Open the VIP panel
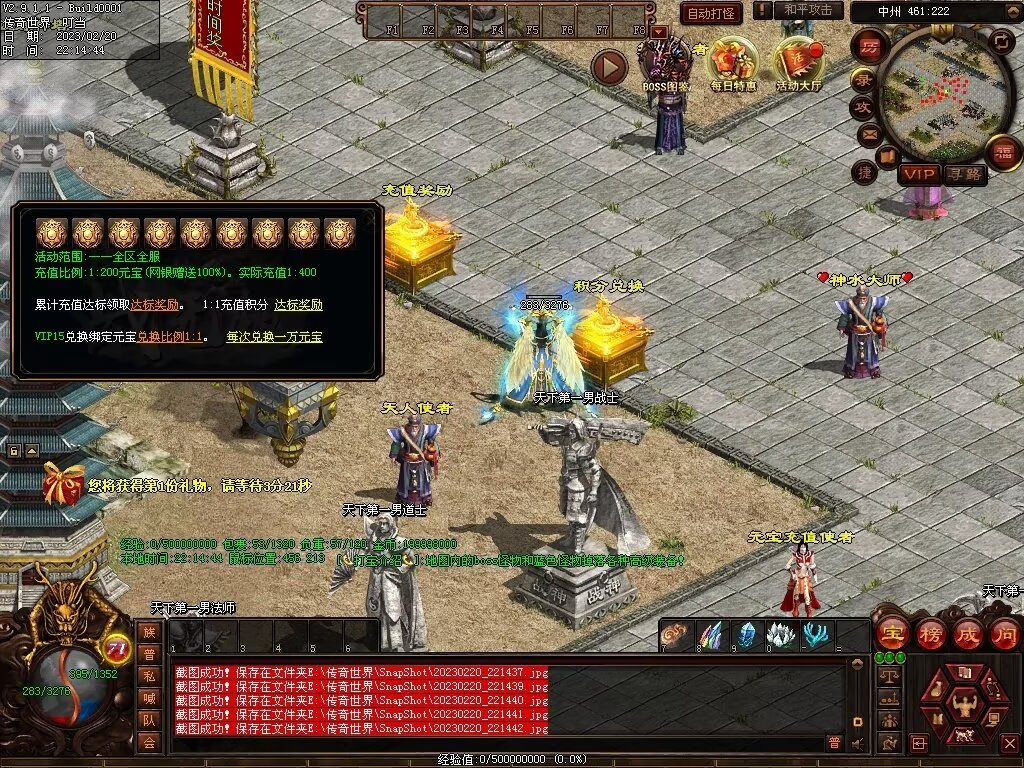The width and height of the screenshot is (1024, 768). click(918, 174)
